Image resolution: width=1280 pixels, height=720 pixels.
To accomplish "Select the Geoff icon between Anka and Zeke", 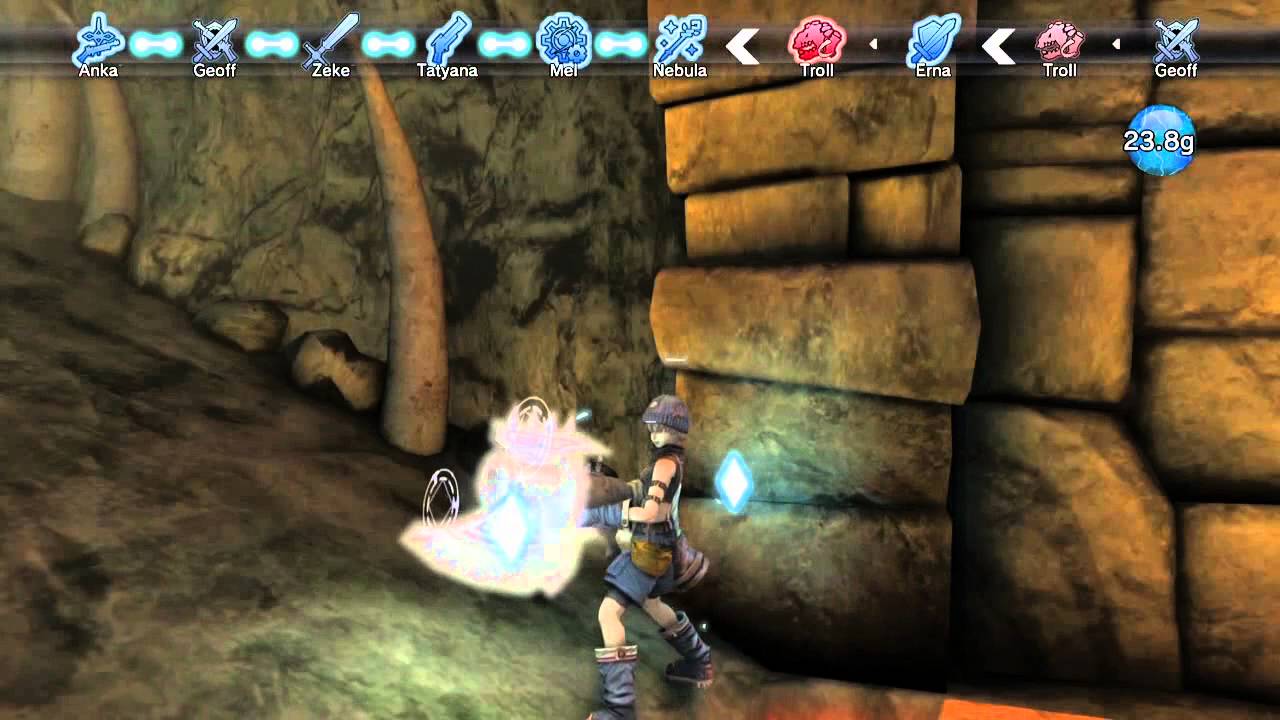I will click(x=214, y=40).
